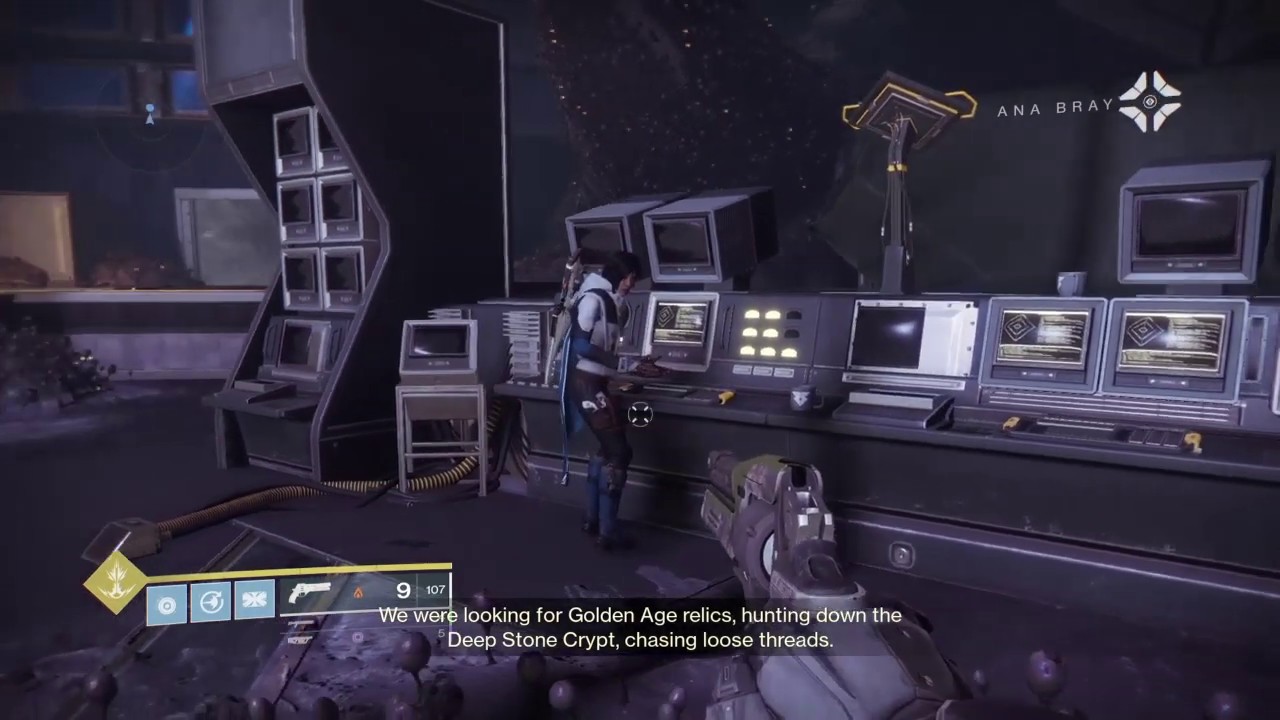
Task: Select the Ana Bray Ghost marker icon
Action: pos(1150,101)
